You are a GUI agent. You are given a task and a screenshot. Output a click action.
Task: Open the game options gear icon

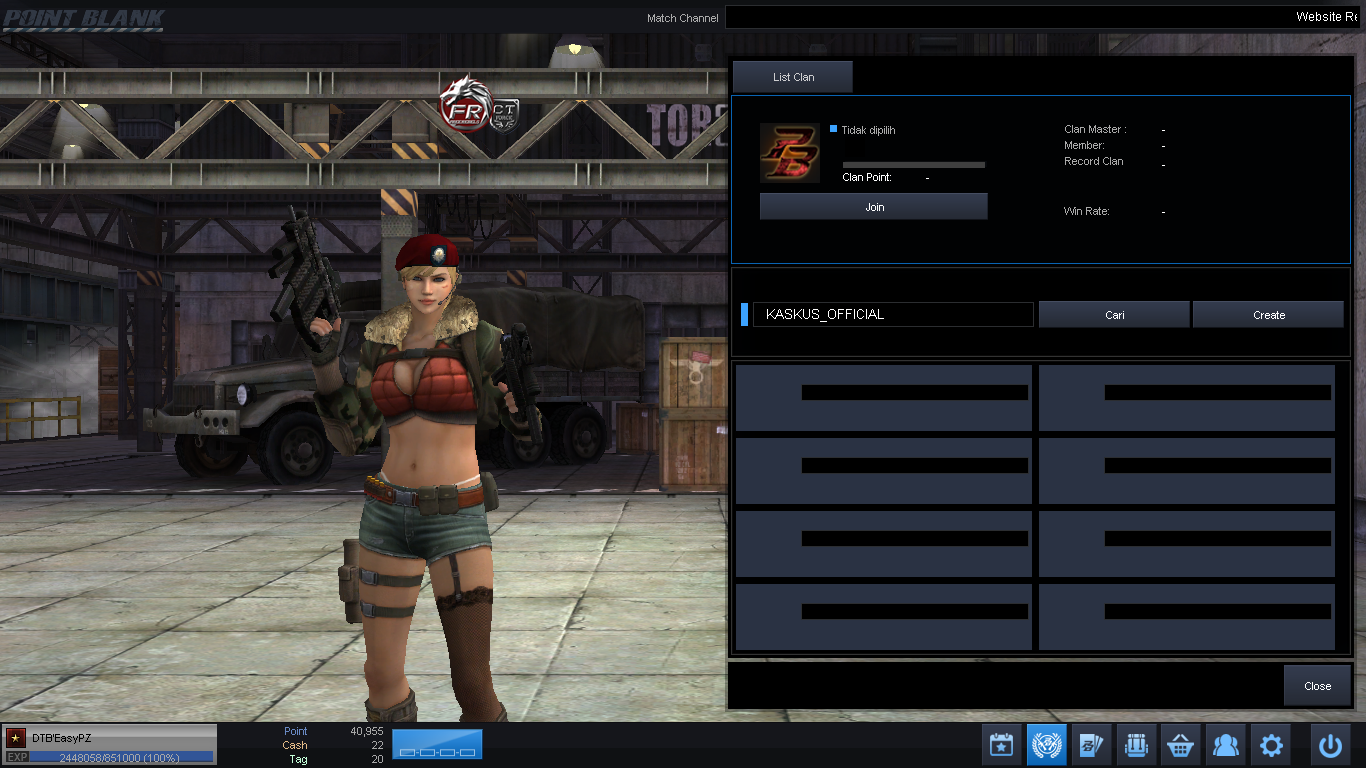click(1270, 744)
